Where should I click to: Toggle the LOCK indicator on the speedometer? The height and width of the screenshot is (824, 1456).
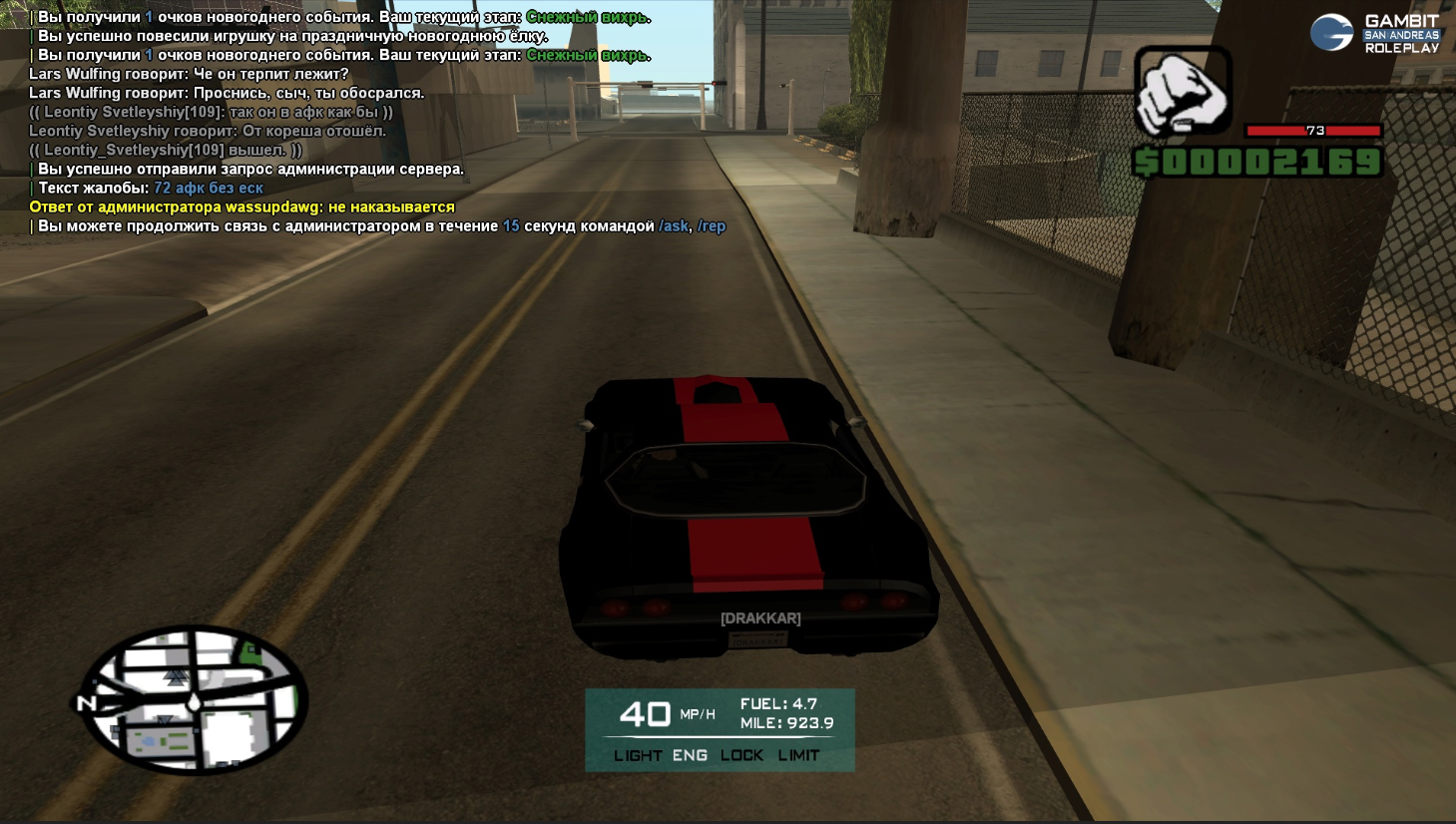pyautogui.click(x=741, y=755)
